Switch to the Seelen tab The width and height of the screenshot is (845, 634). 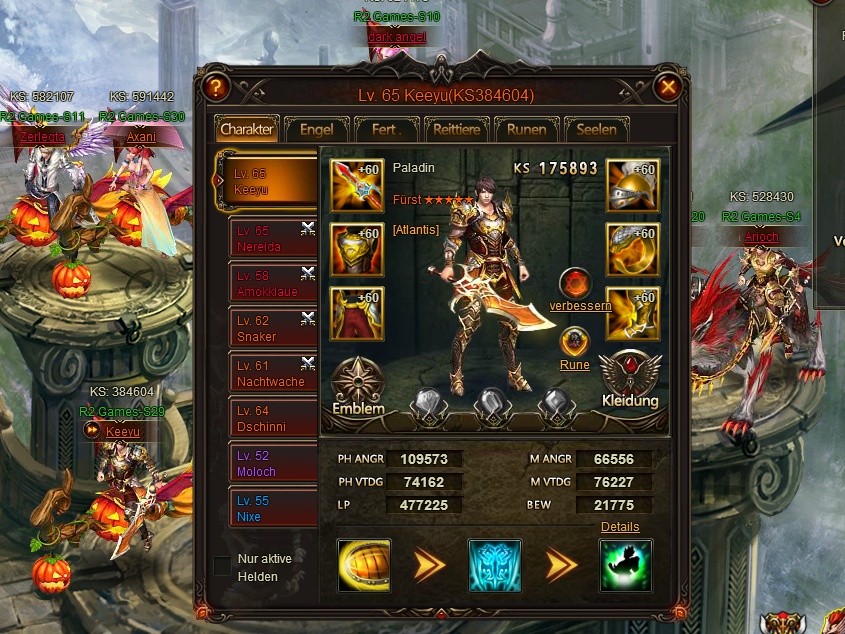click(x=596, y=129)
